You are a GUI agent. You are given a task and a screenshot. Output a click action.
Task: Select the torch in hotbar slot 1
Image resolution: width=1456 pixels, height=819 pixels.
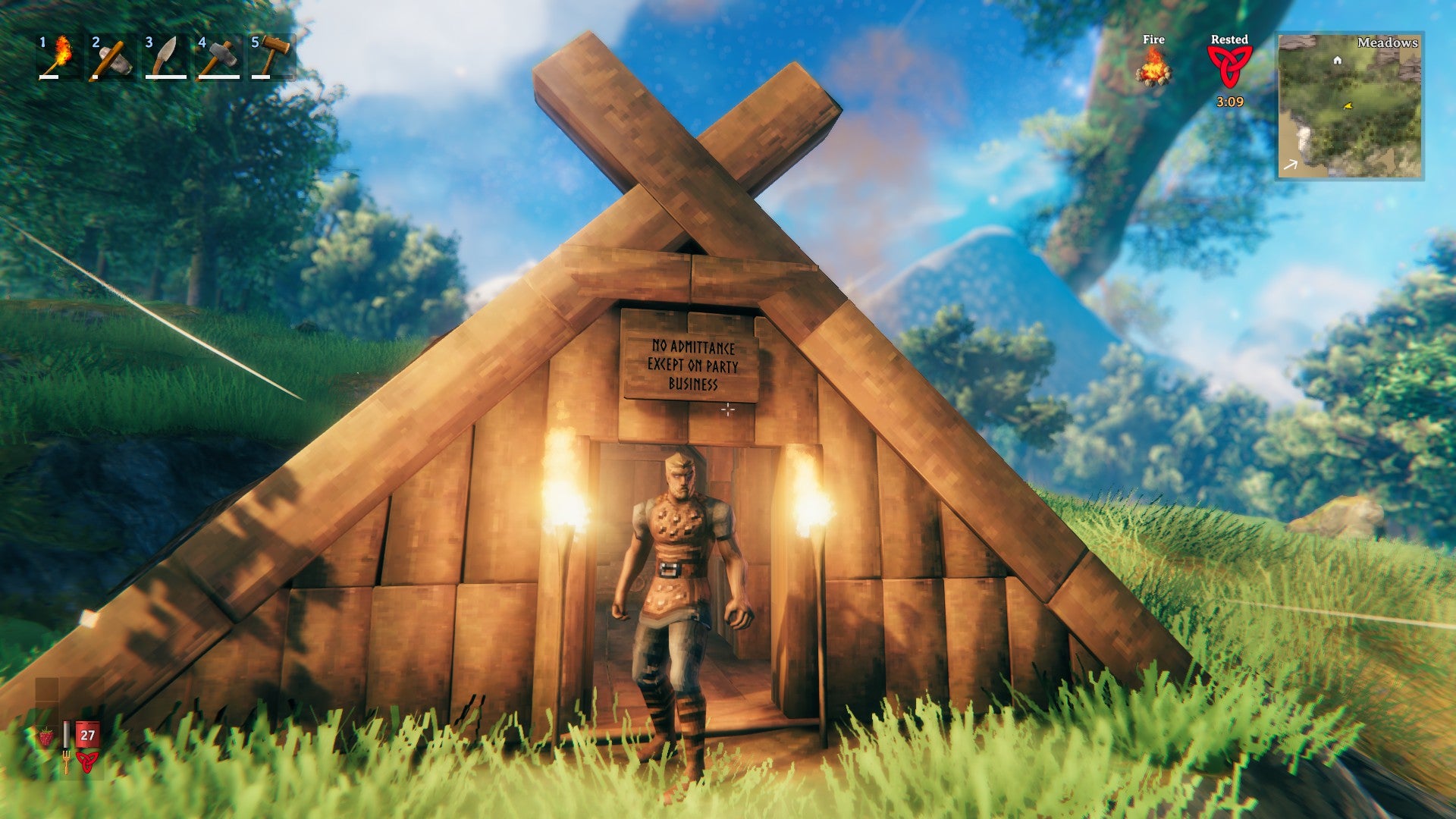click(x=57, y=57)
